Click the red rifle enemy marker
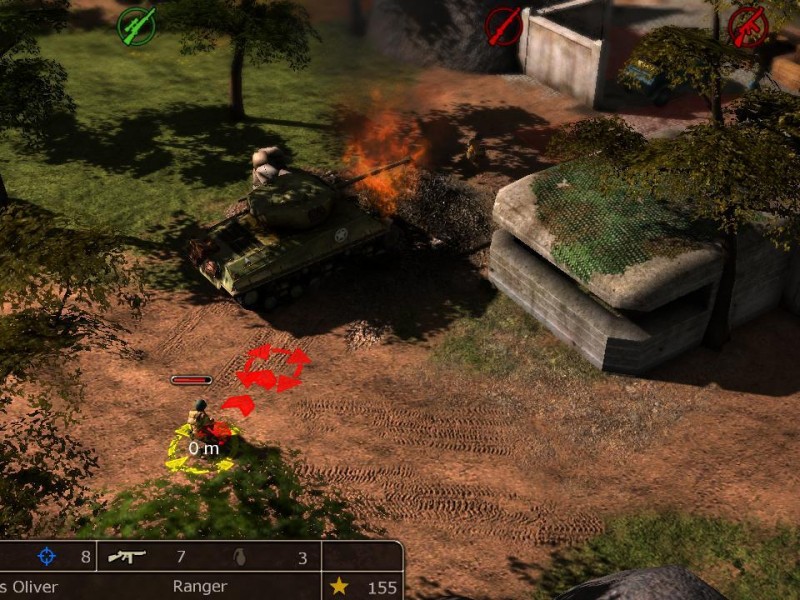 click(504, 26)
